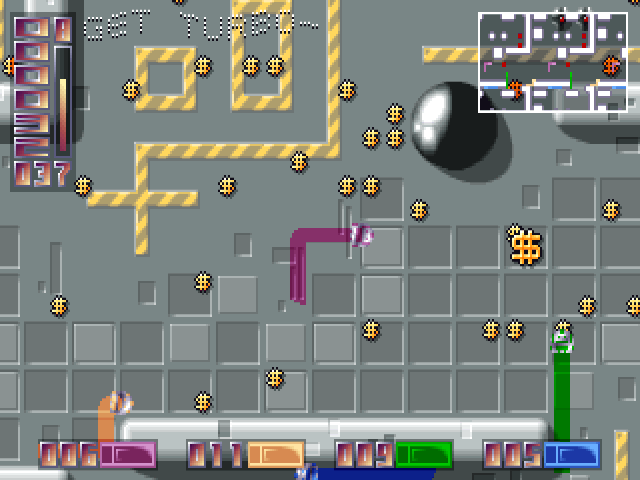Select the blue player's badge
The width and height of the screenshot is (640, 480).
(x=571, y=455)
